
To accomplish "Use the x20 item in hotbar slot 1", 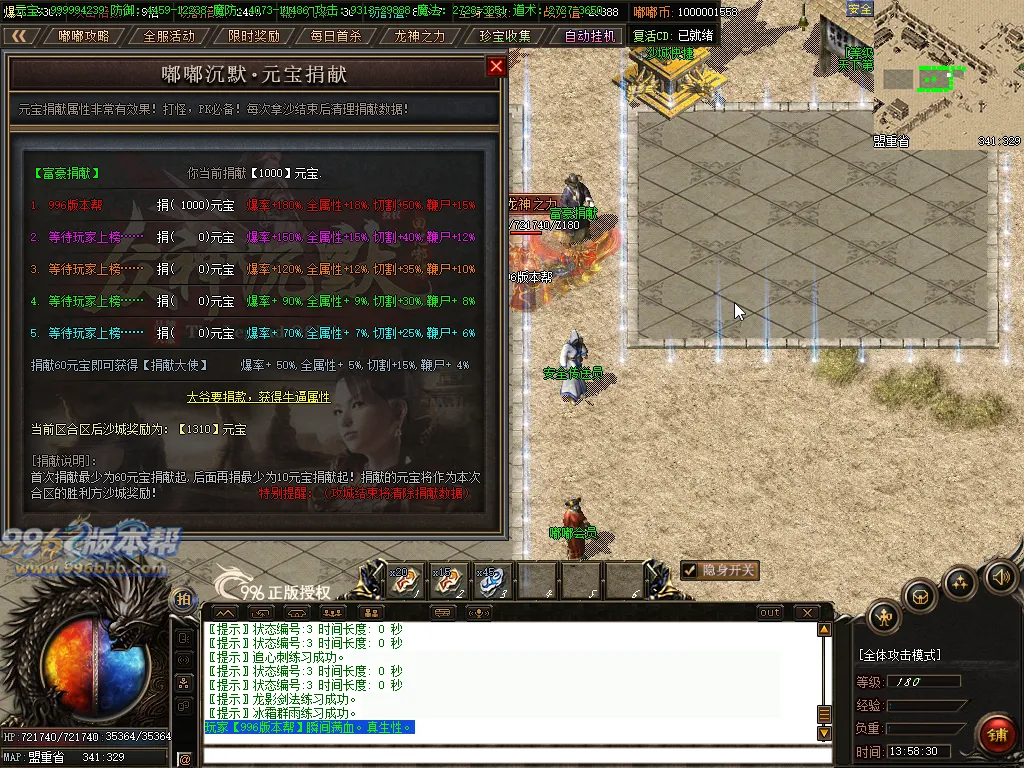I will [405, 581].
